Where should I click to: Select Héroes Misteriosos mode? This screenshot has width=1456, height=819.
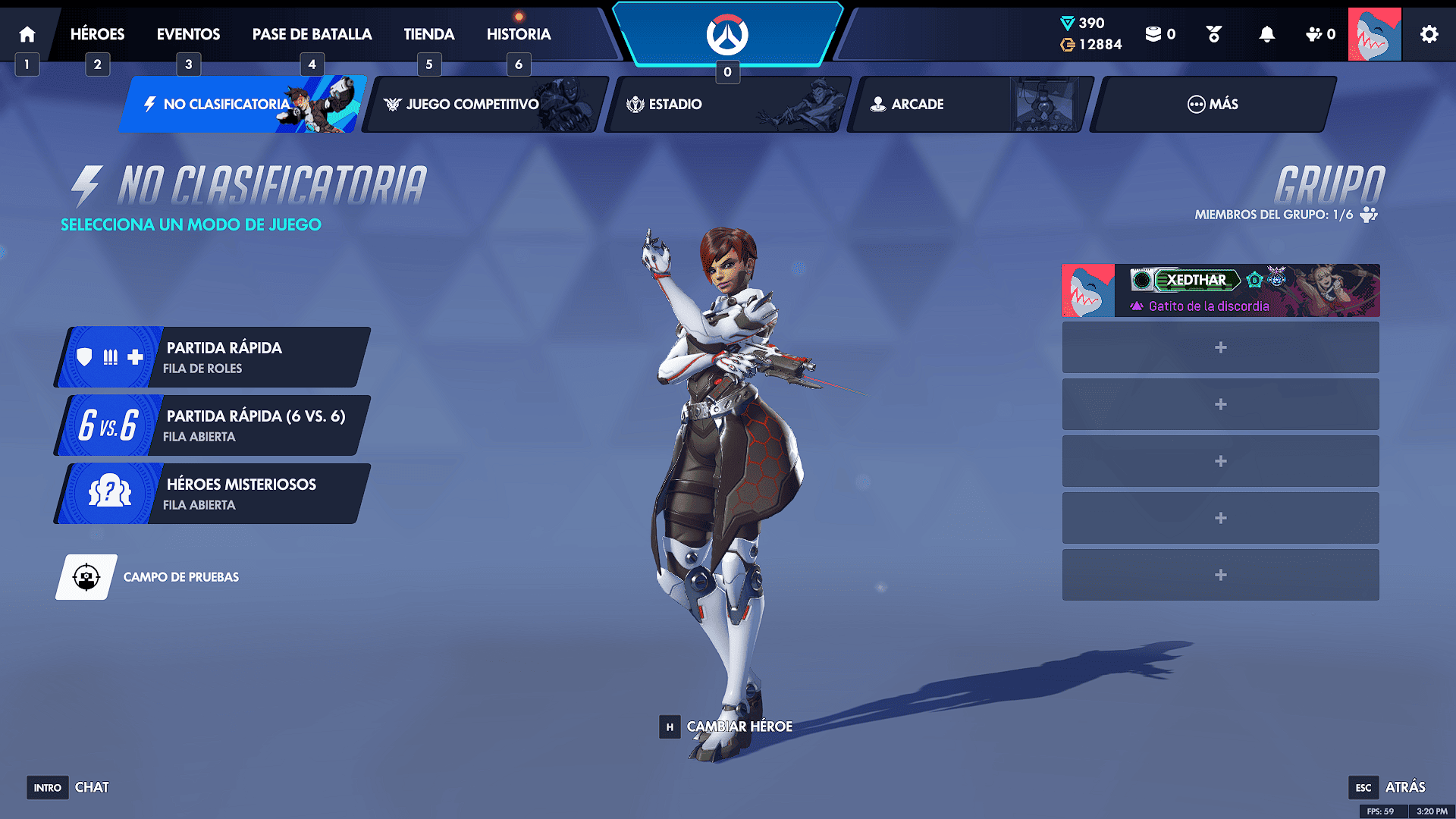coord(212,494)
